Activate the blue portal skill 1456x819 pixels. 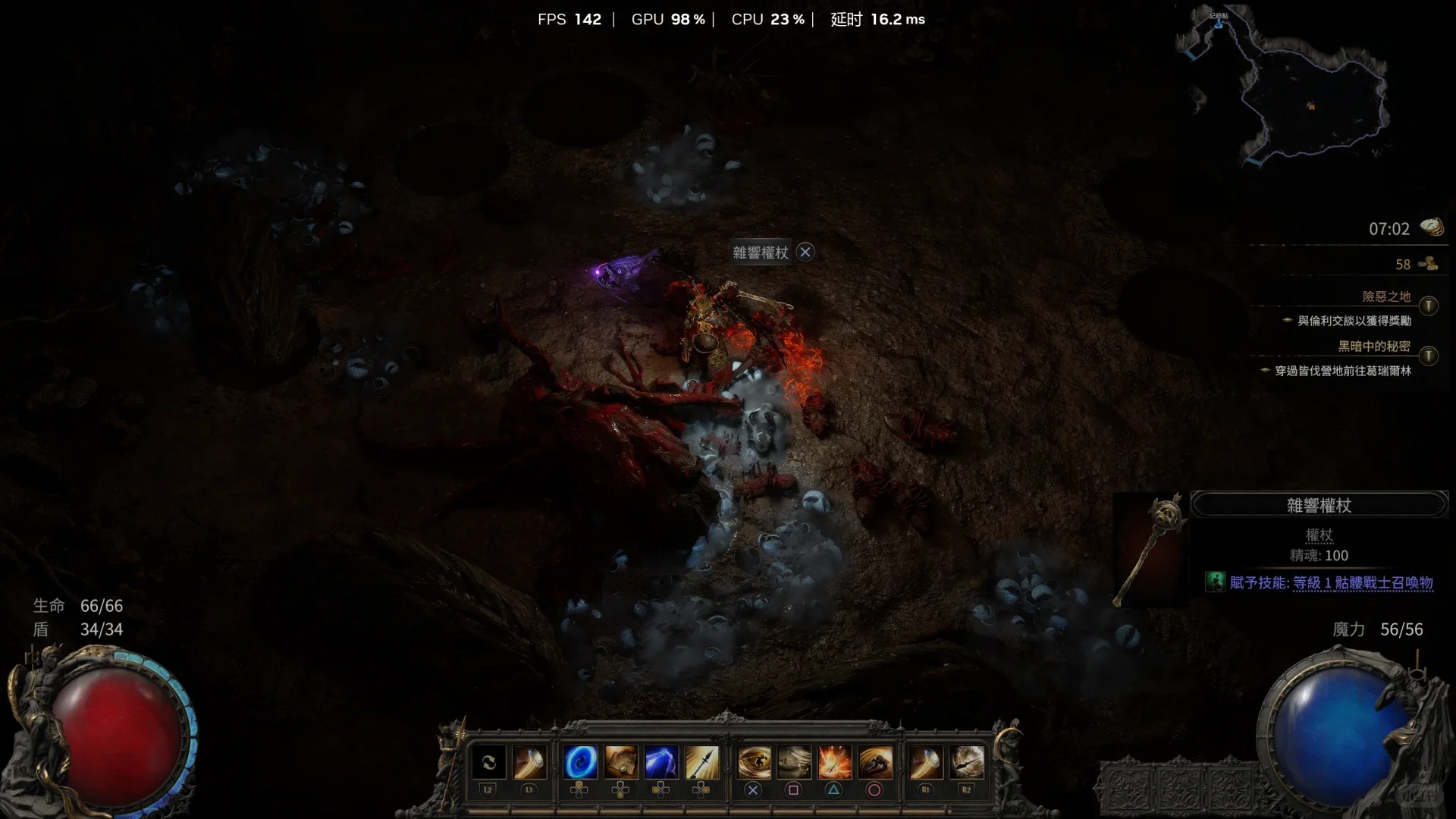[x=580, y=762]
